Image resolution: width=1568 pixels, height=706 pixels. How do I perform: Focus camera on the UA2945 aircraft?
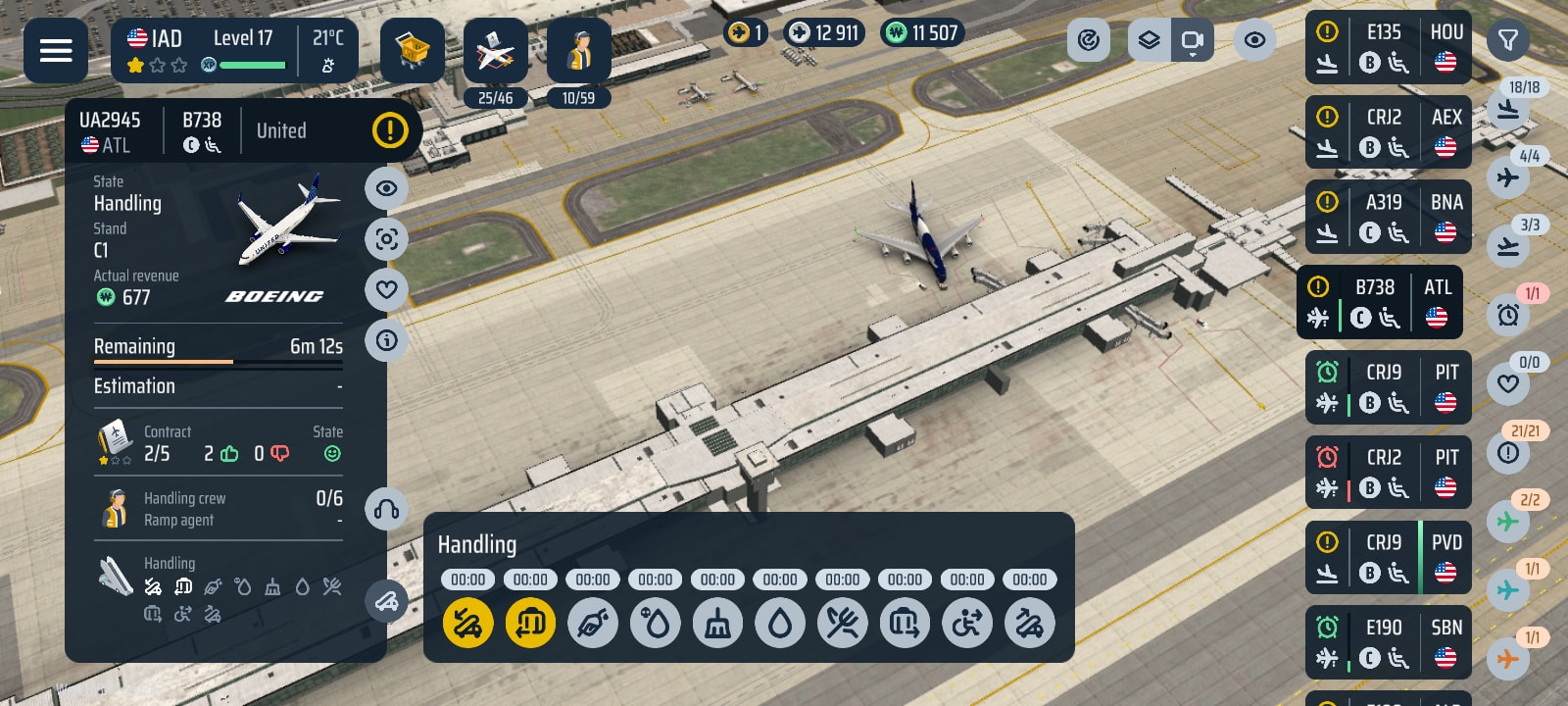point(387,238)
